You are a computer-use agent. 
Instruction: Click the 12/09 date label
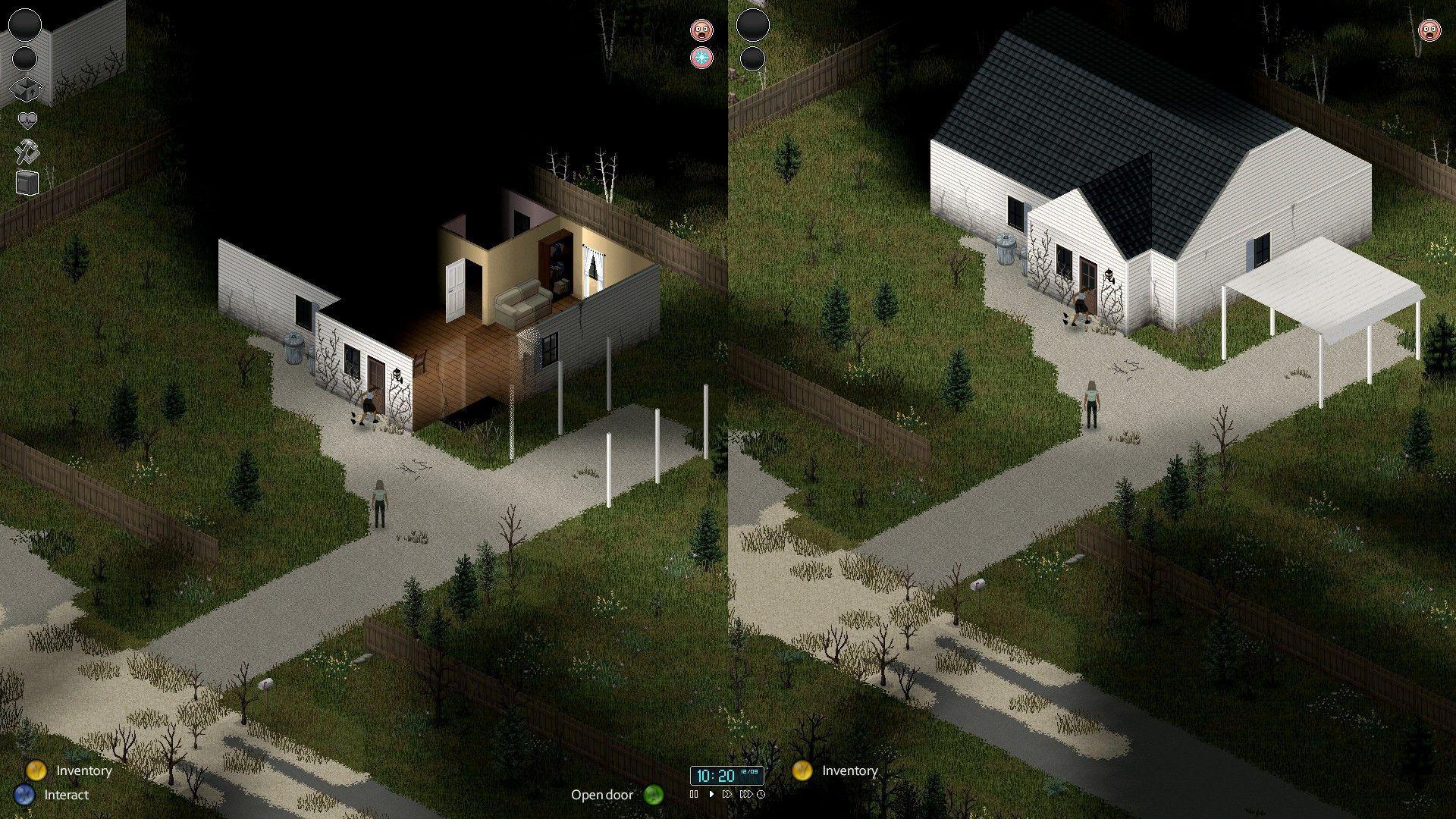[749, 771]
